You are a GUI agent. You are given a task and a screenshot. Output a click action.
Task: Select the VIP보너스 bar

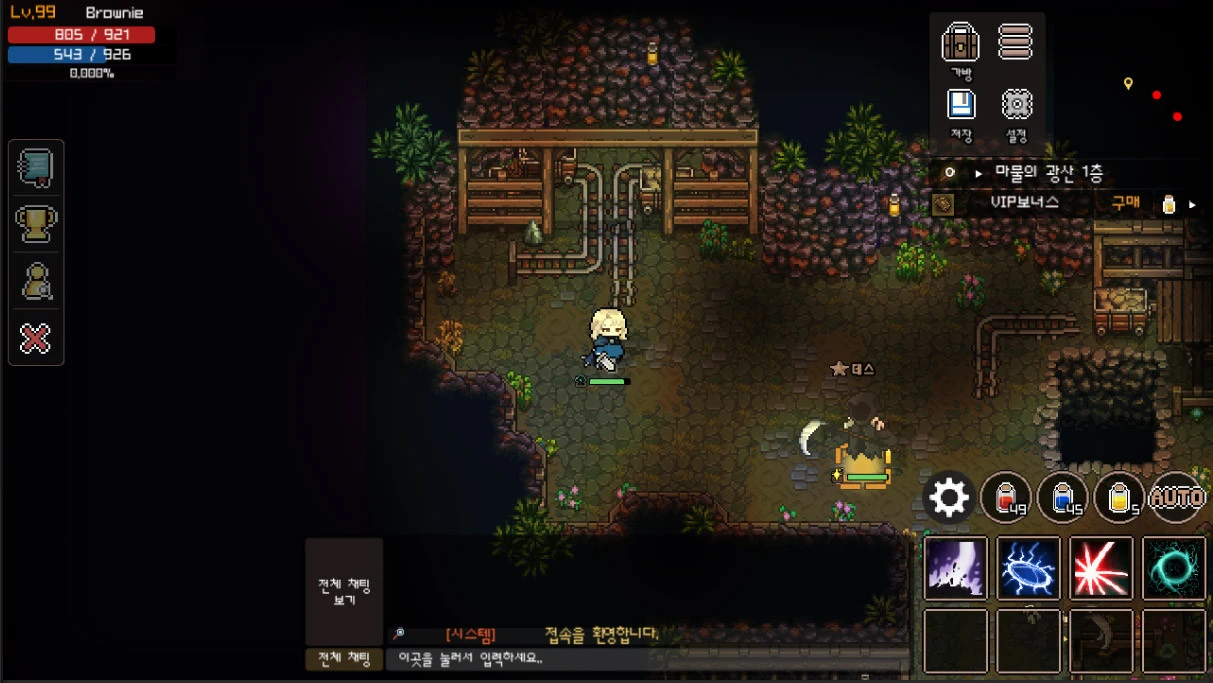(1024, 203)
